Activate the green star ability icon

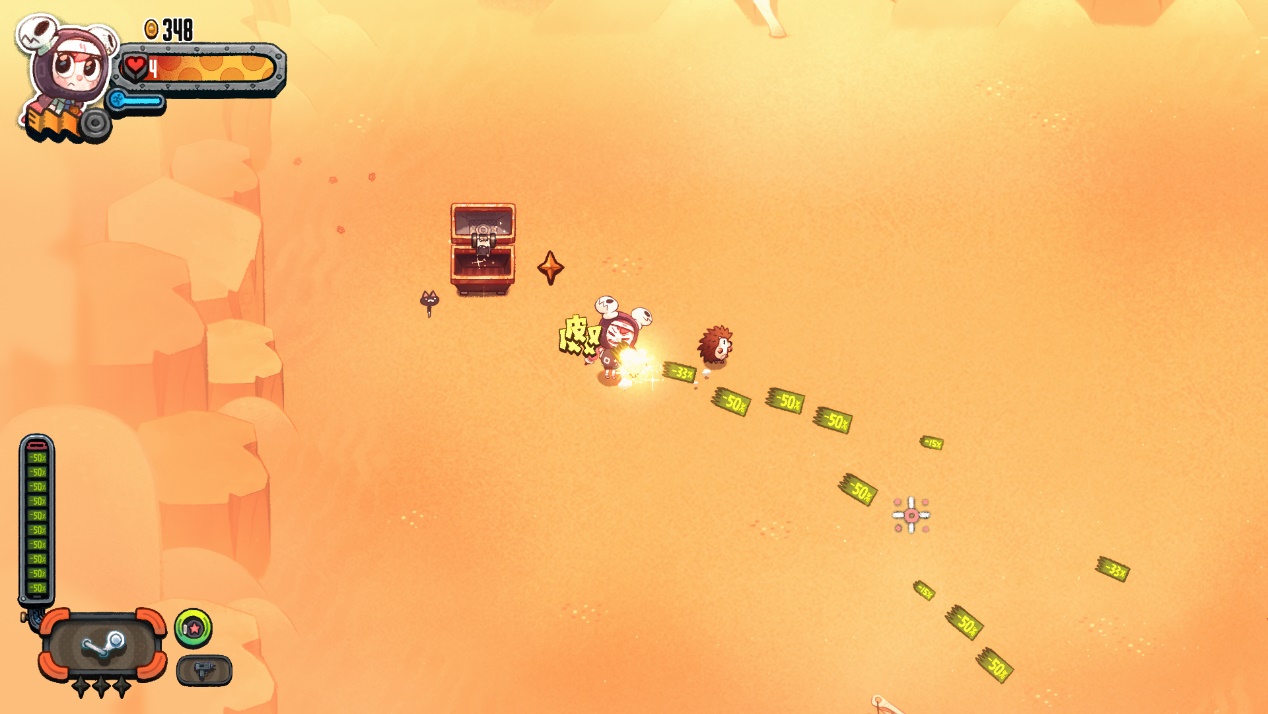pyautogui.click(x=193, y=628)
